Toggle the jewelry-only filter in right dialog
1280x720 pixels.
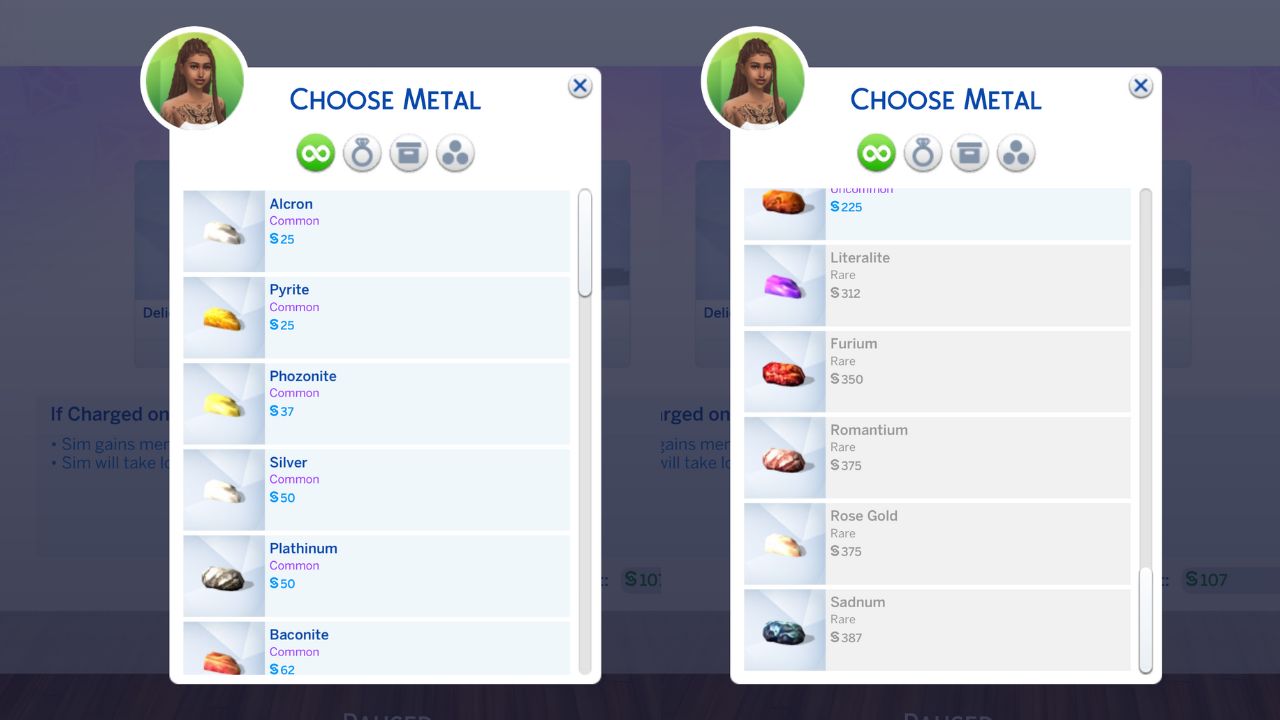point(922,152)
